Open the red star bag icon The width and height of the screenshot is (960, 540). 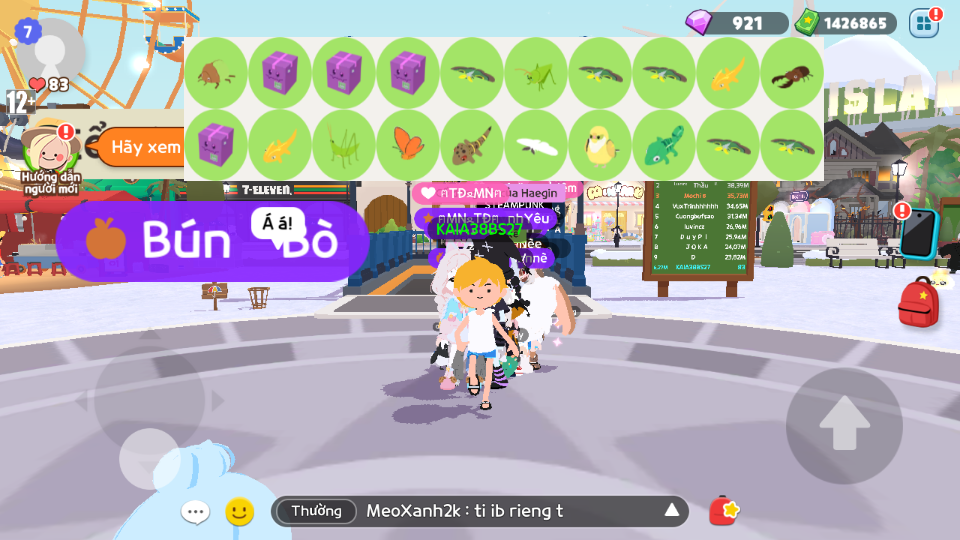(724, 511)
